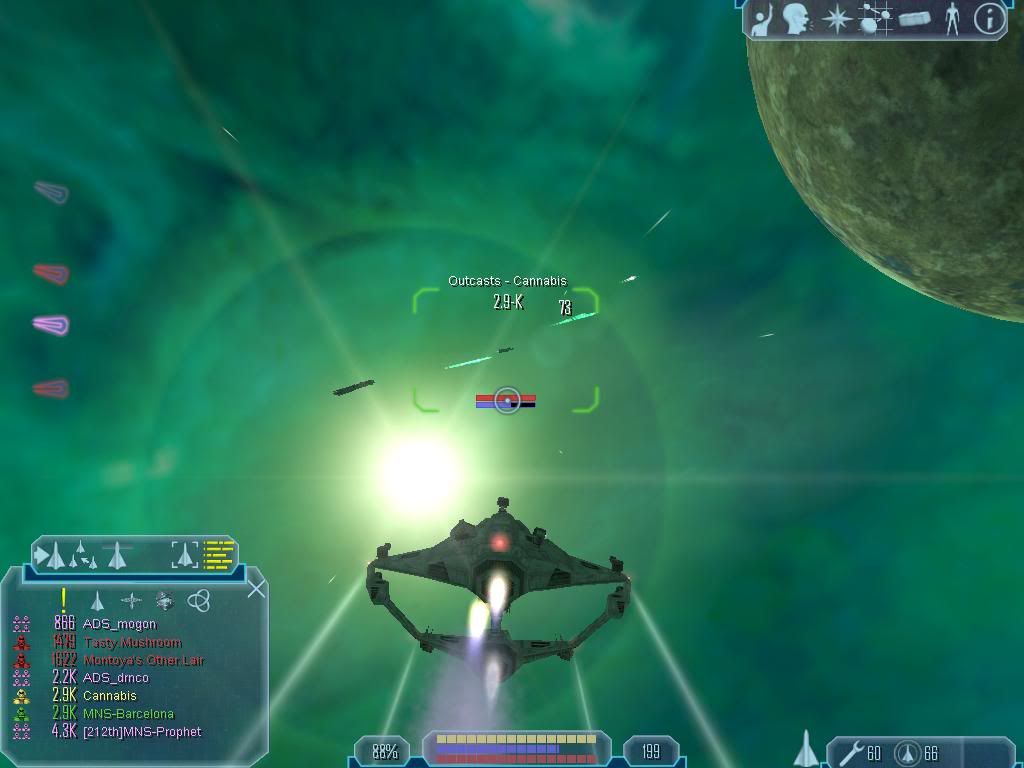Screen dimensions: 1024x768
Task: Close the contact list panel
Action: coord(256,588)
